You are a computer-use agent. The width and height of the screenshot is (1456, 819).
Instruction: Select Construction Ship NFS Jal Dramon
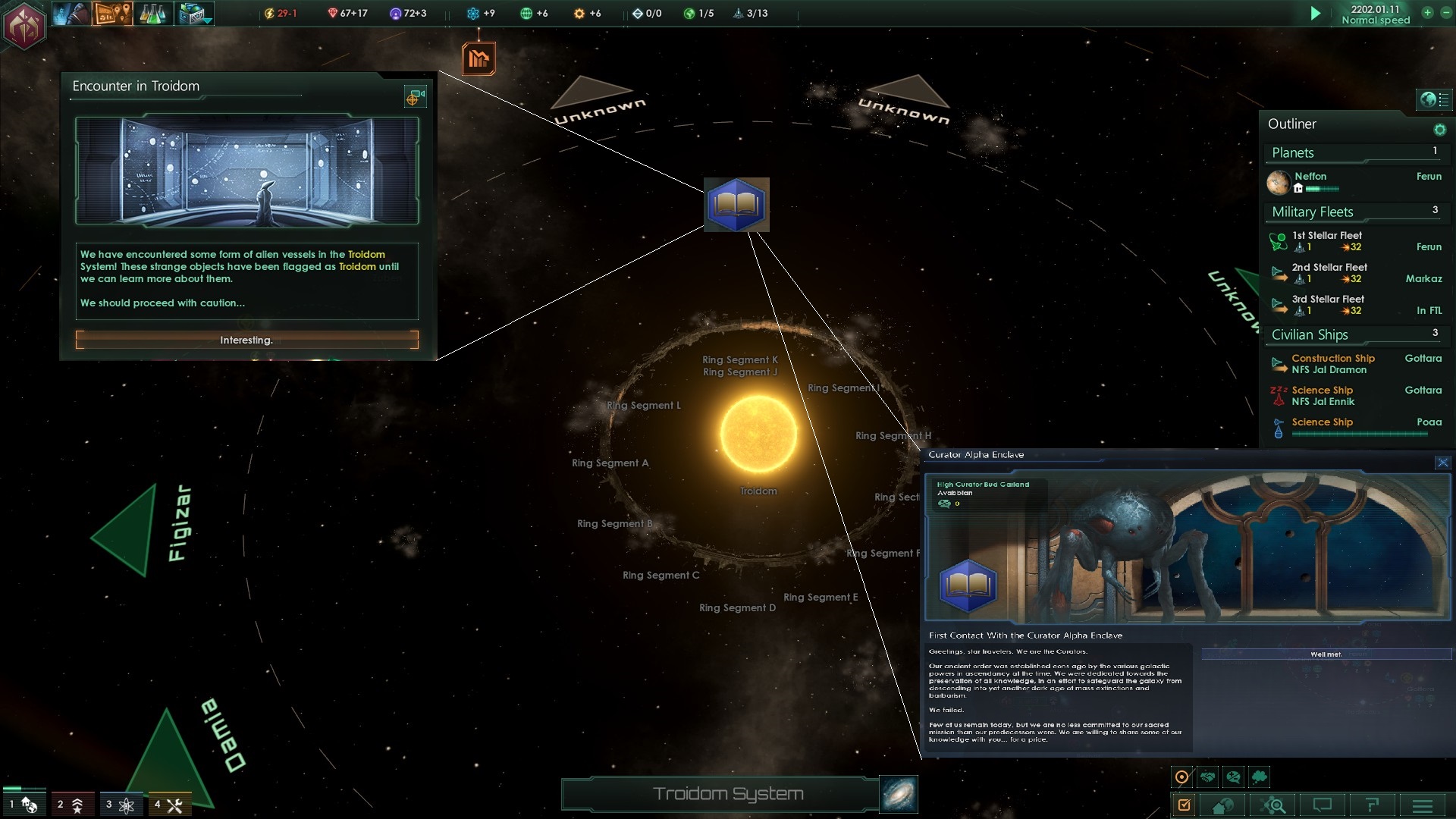[x=1332, y=364]
